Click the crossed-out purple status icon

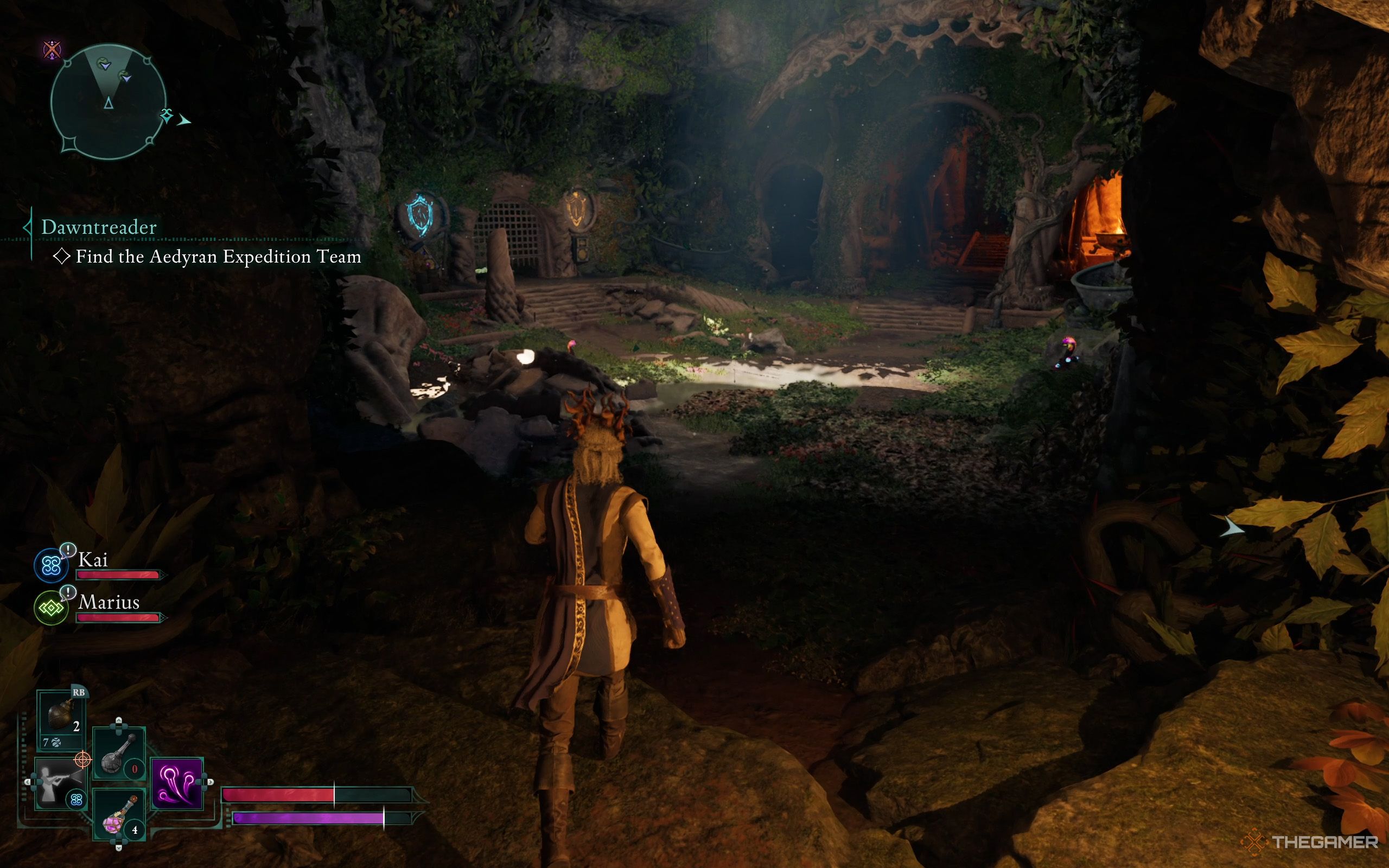click(x=53, y=50)
